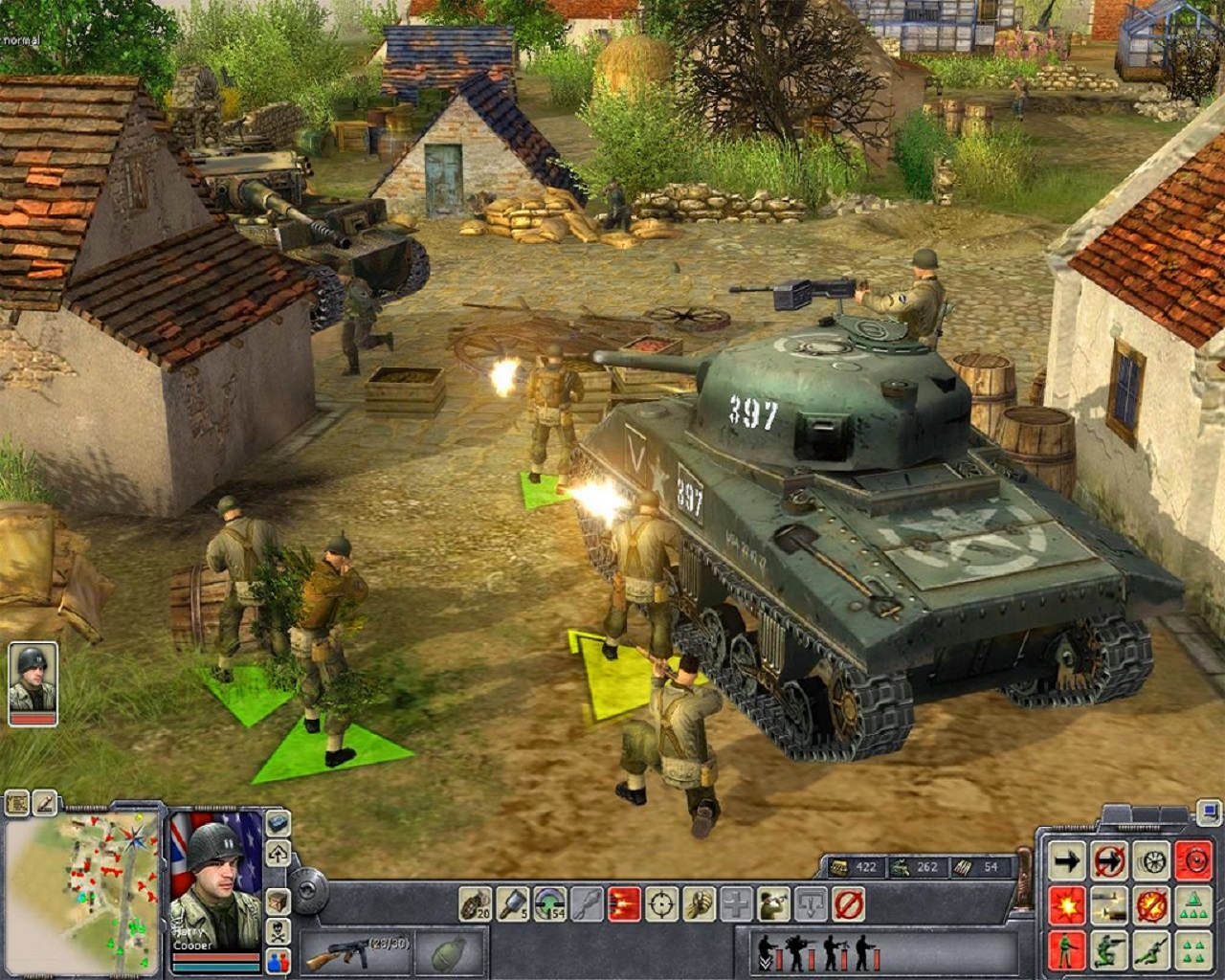The height and width of the screenshot is (980, 1225).
Task: Select the standing soldier stance
Action: 1066,949
